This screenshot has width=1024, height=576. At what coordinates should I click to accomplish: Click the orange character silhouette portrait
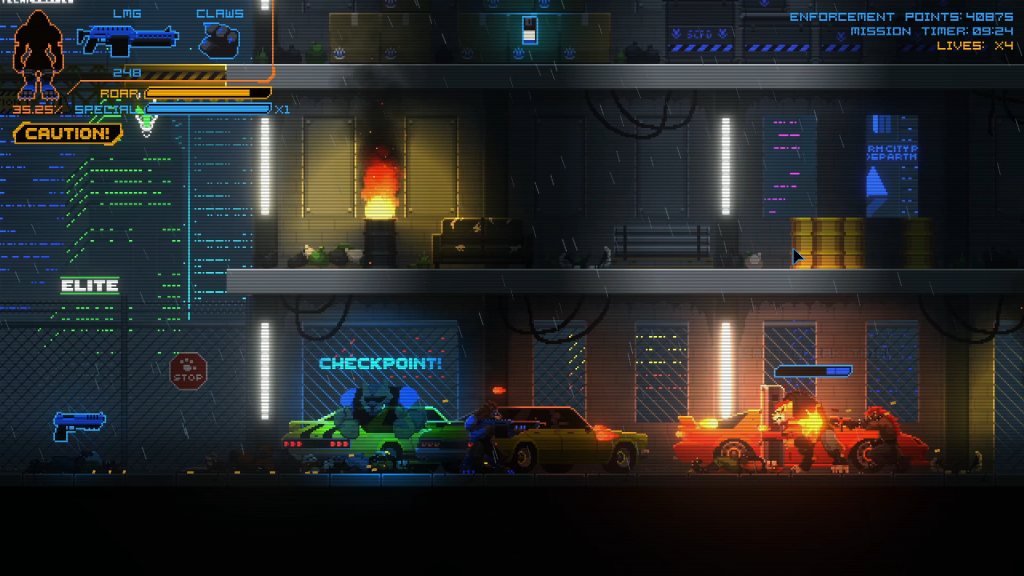(x=40, y=54)
